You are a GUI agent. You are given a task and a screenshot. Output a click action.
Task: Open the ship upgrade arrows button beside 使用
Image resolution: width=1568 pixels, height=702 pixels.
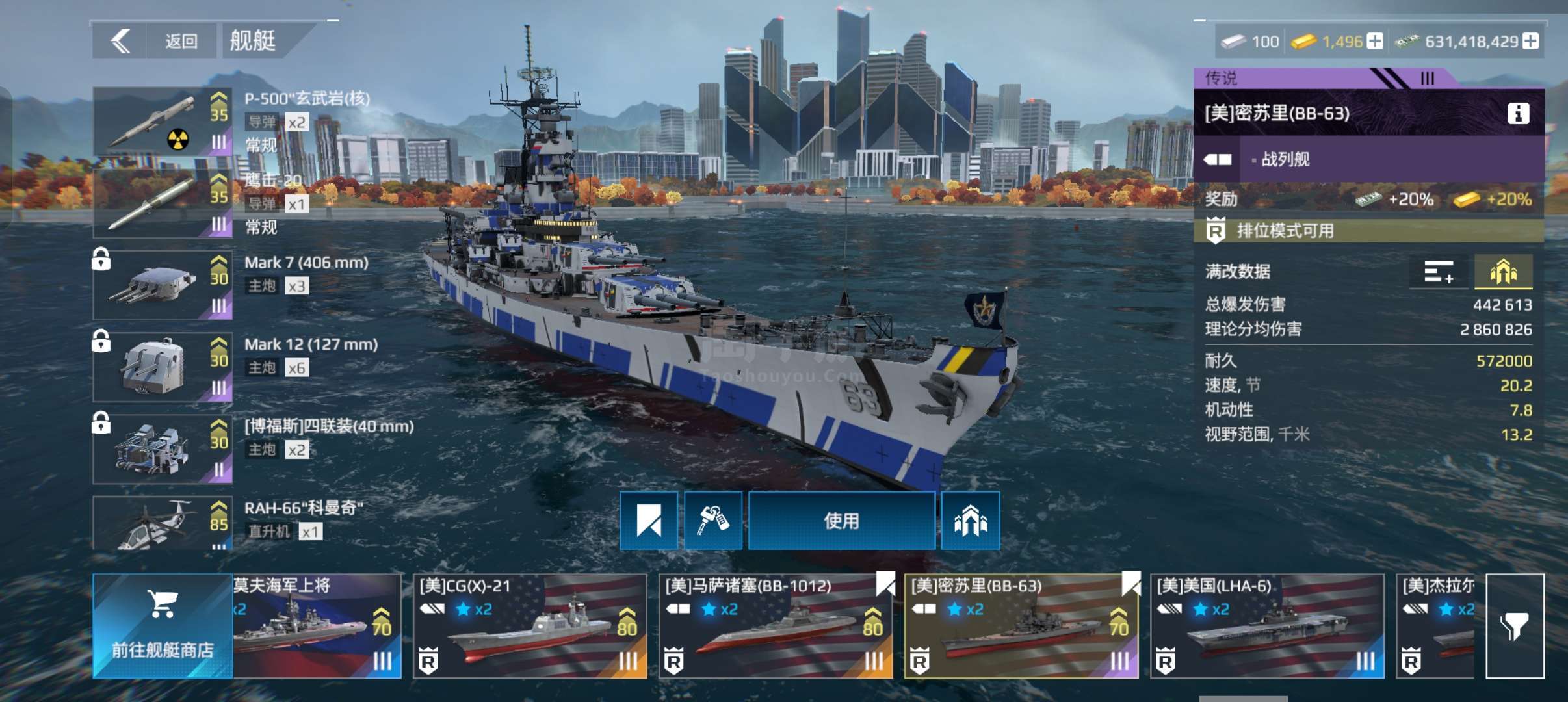970,521
